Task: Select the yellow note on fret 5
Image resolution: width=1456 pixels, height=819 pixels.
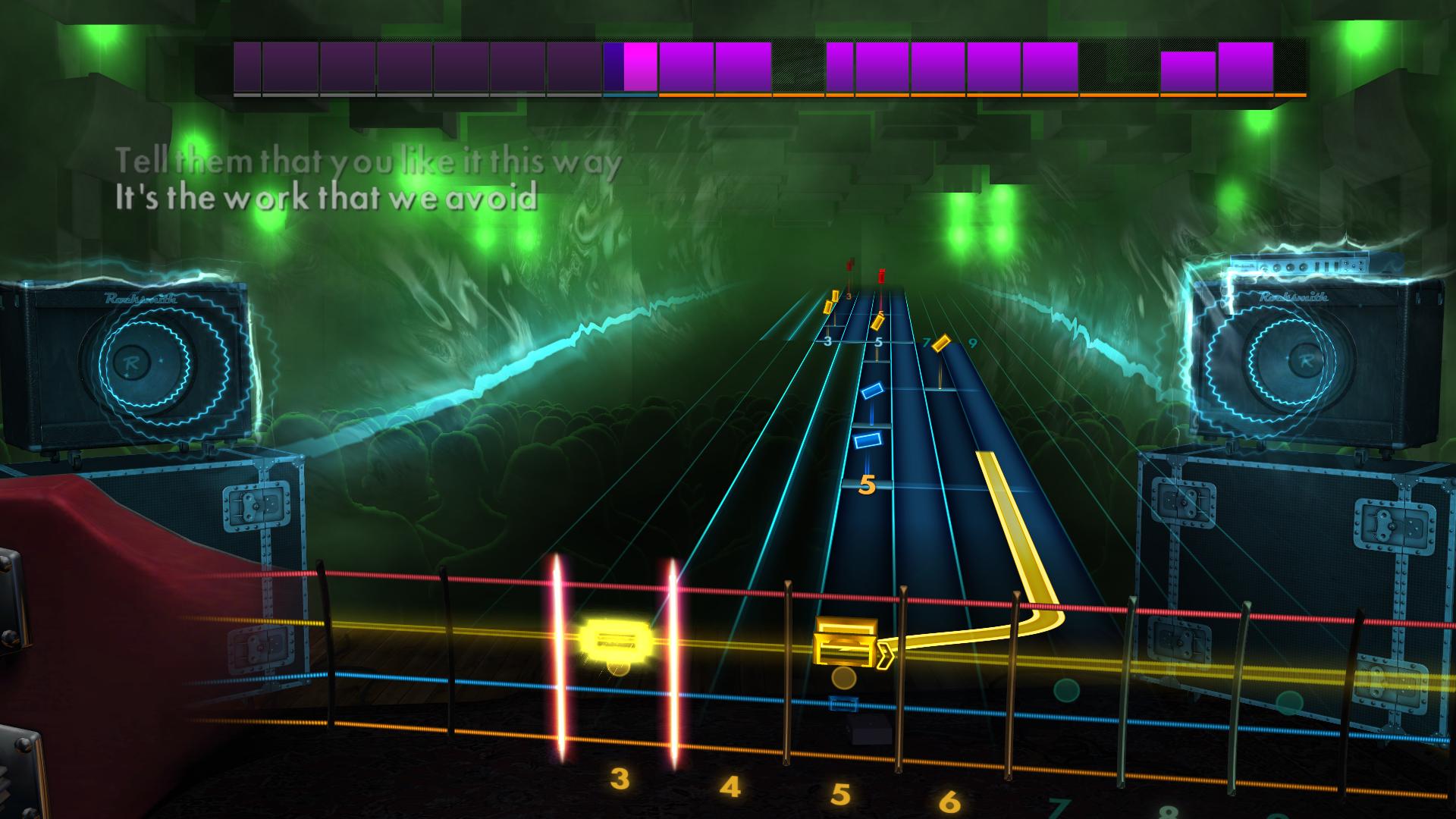Action: (x=878, y=321)
